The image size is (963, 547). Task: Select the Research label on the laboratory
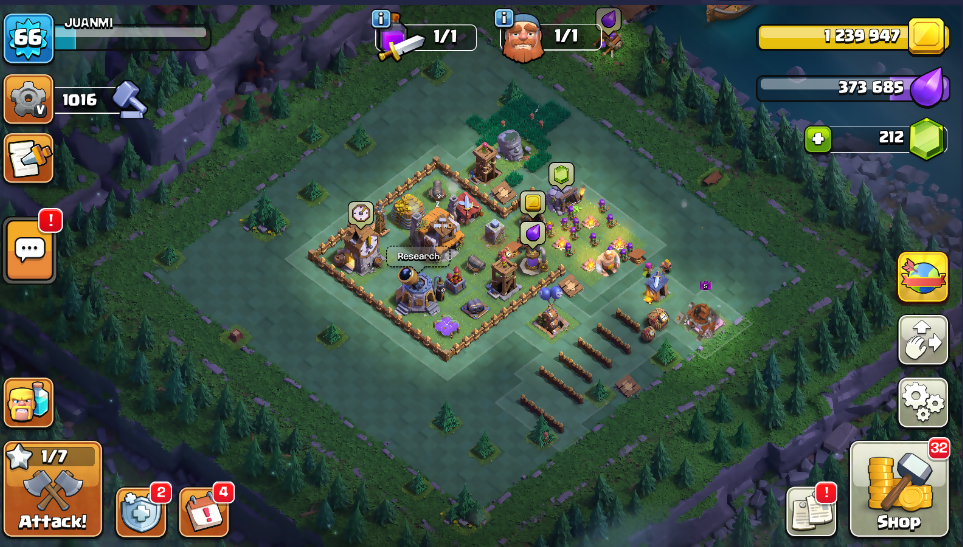coord(418,256)
